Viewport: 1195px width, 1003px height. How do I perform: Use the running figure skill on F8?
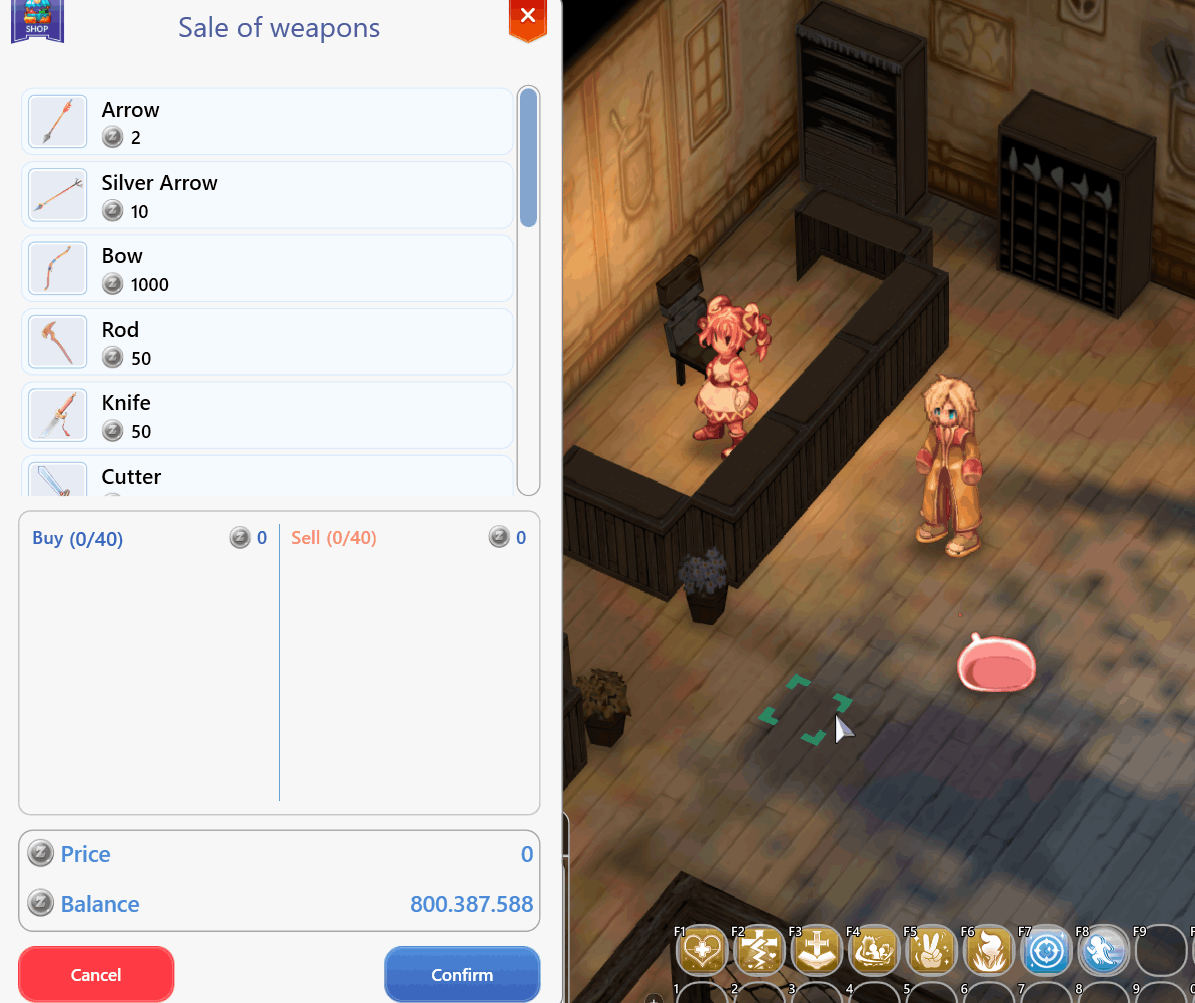[x=1104, y=950]
